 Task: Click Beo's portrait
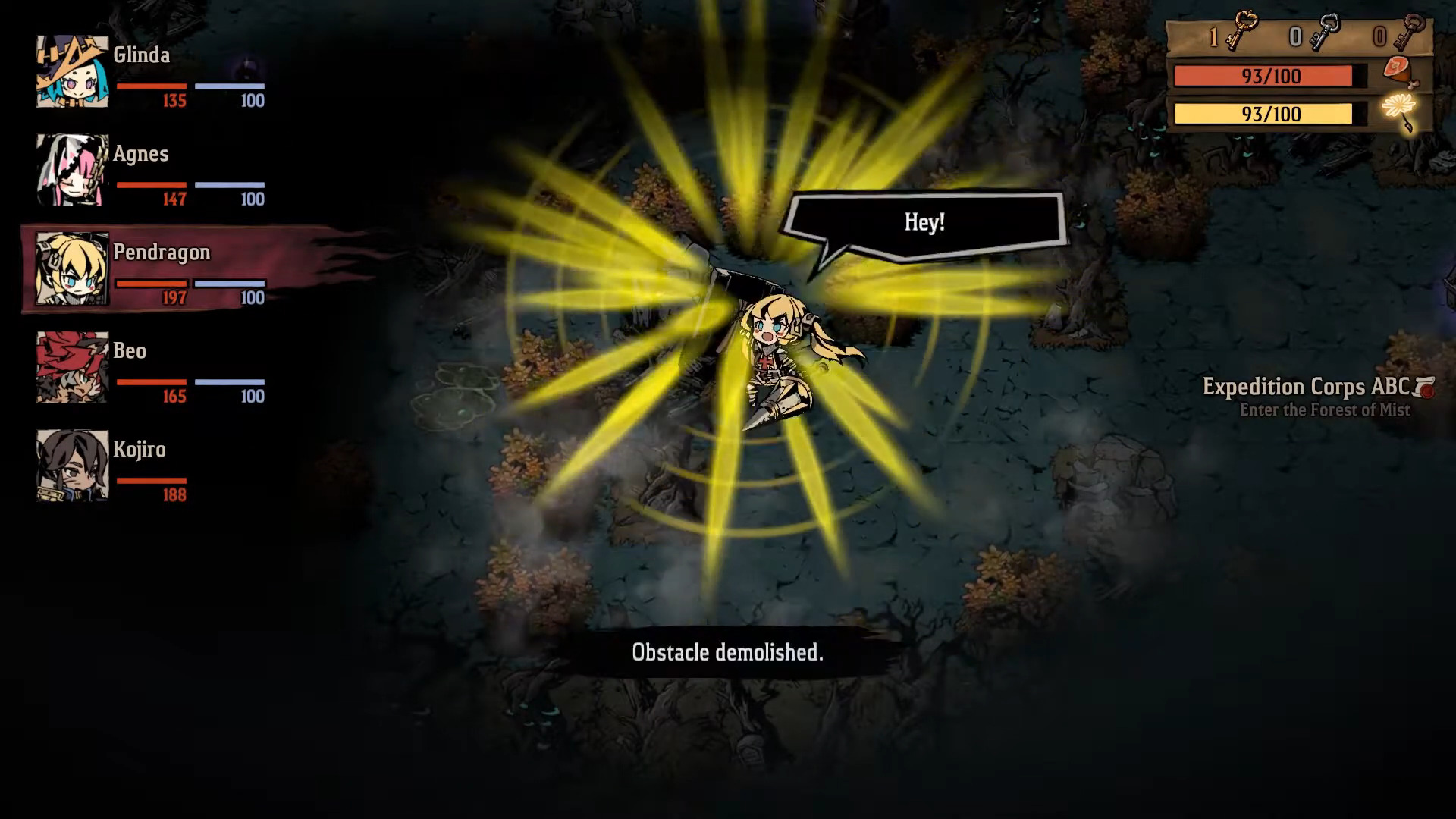tap(72, 368)
